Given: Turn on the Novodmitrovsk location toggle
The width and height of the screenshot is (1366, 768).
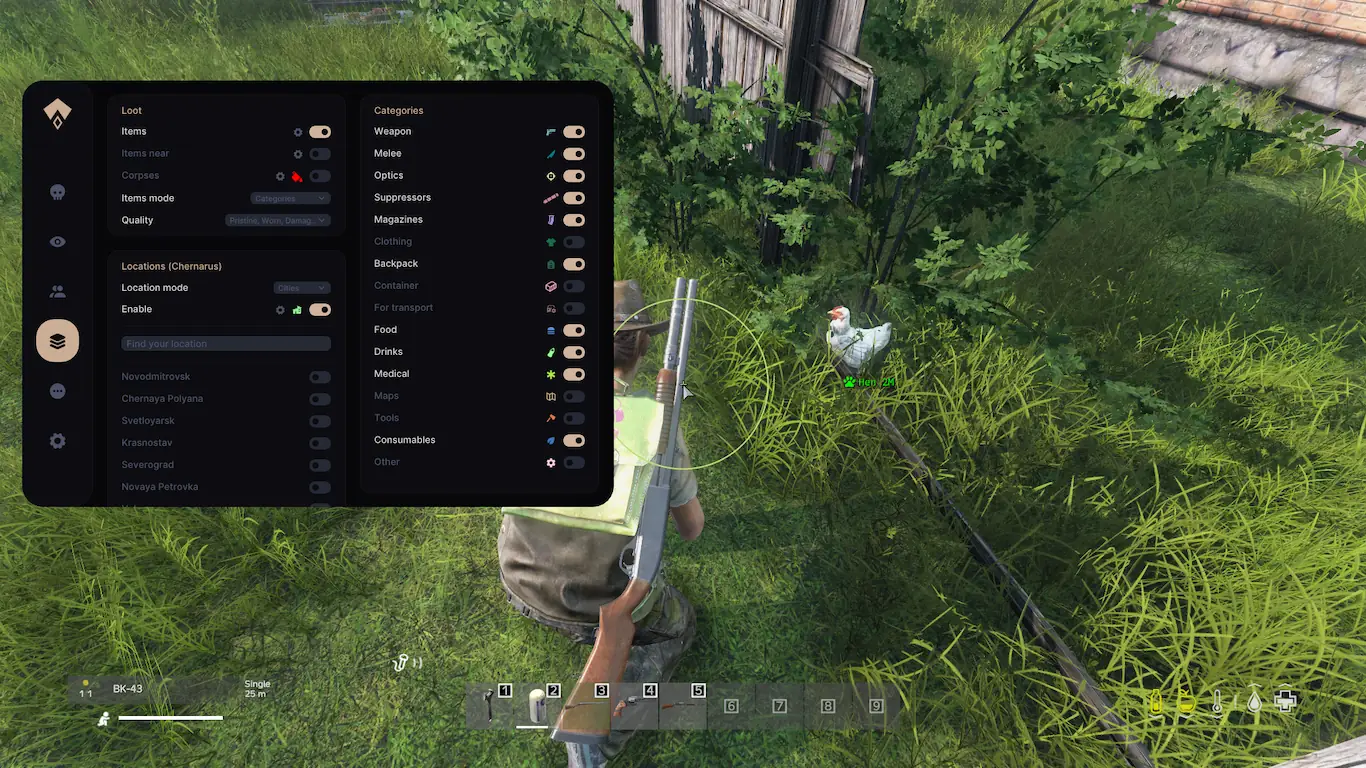Looking at the screenshot, I should click(x=320, y=377).
